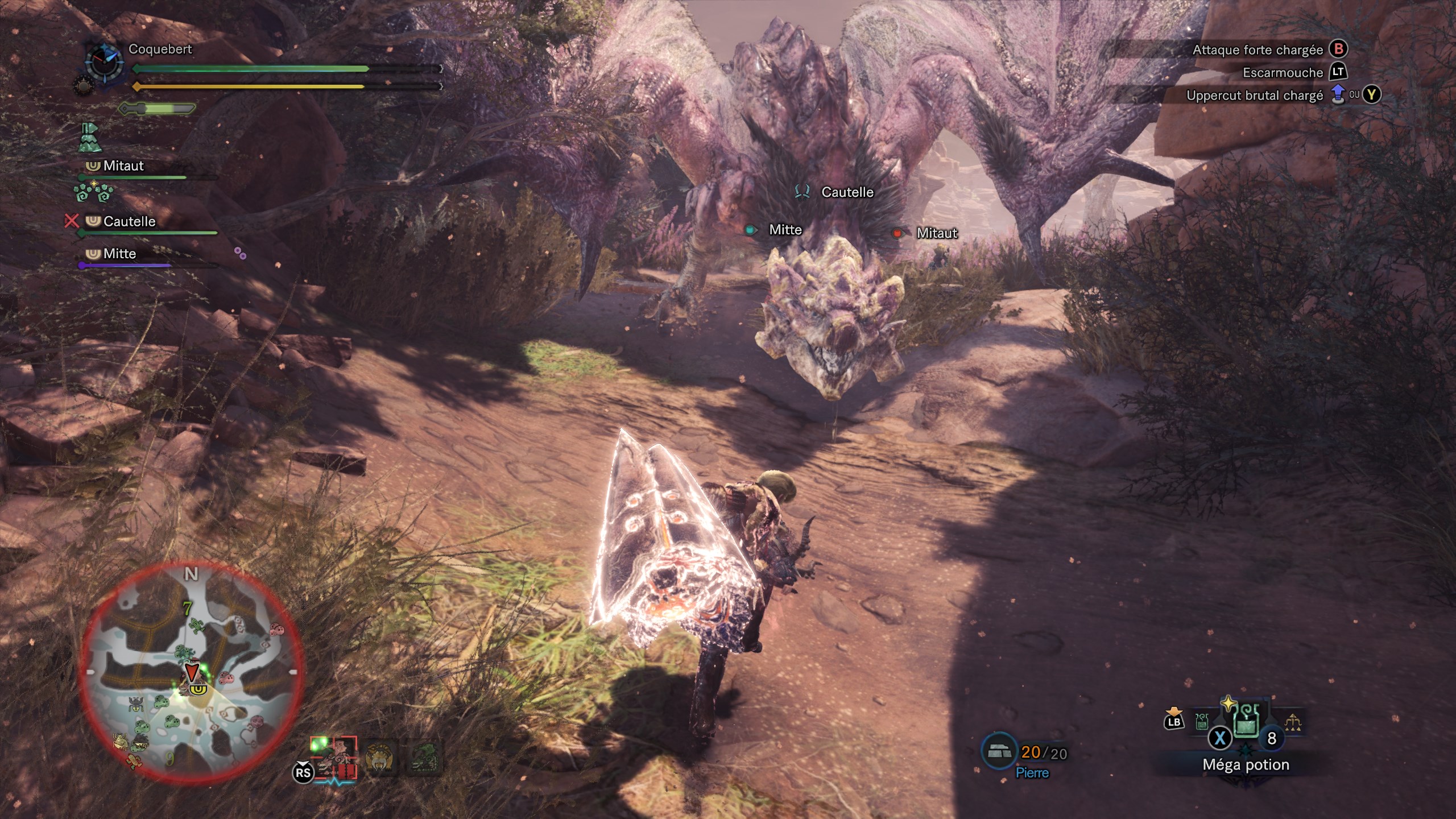The image size is (1456, 819).
Task: Click the green bag status buff icon
Action: [x=89, y=138]
